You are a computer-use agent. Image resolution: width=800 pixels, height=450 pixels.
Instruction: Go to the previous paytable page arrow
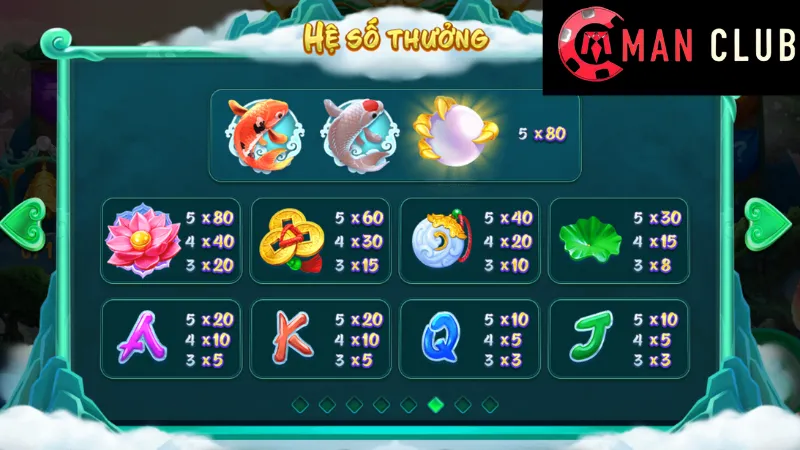tap(23, 222)
